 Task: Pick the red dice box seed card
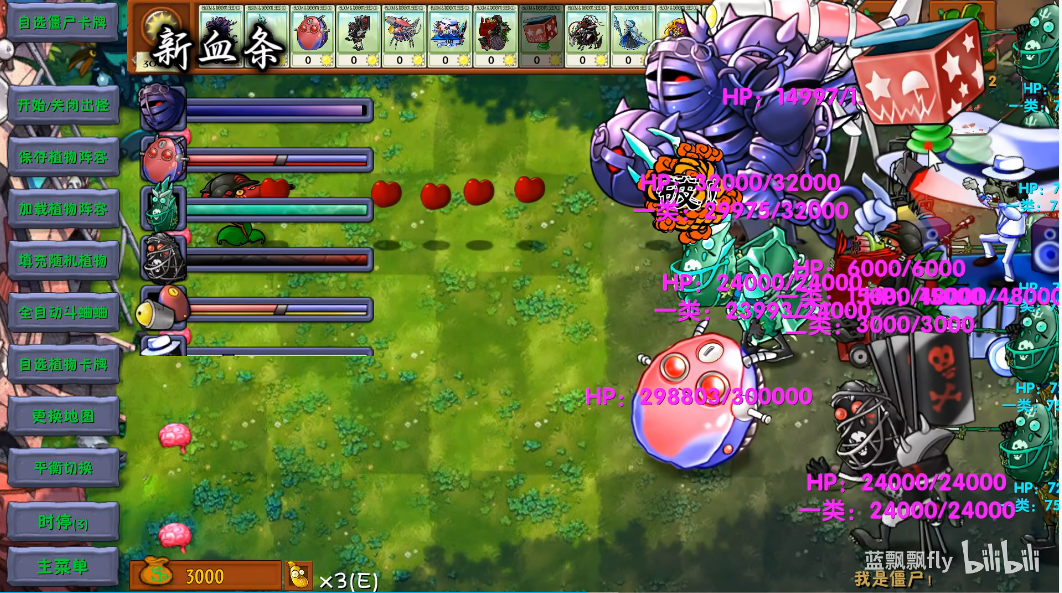pyautogui.click(x=539, y=37)
